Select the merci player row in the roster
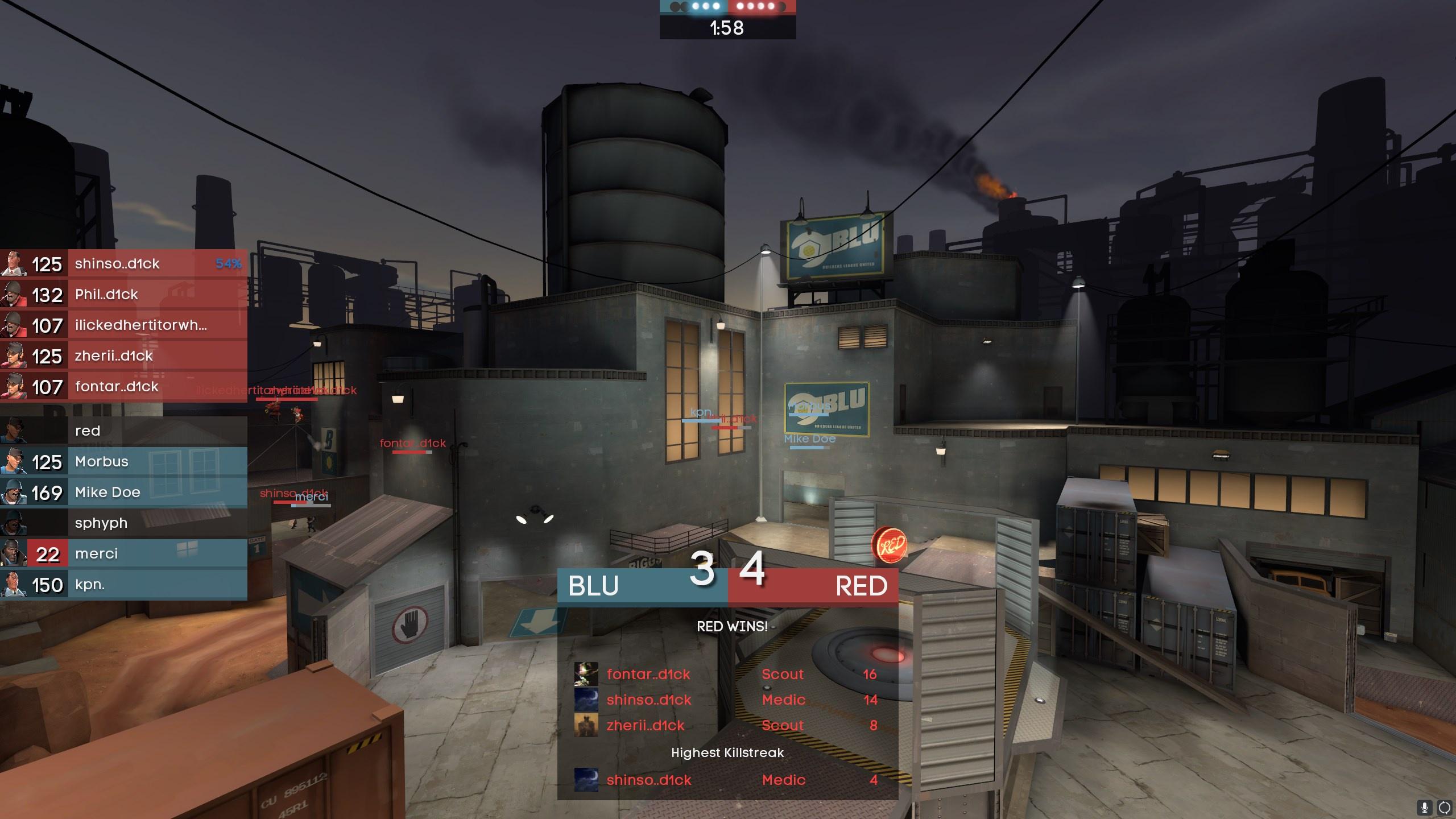The image size is (1456, 819). (x=124, y=554)
